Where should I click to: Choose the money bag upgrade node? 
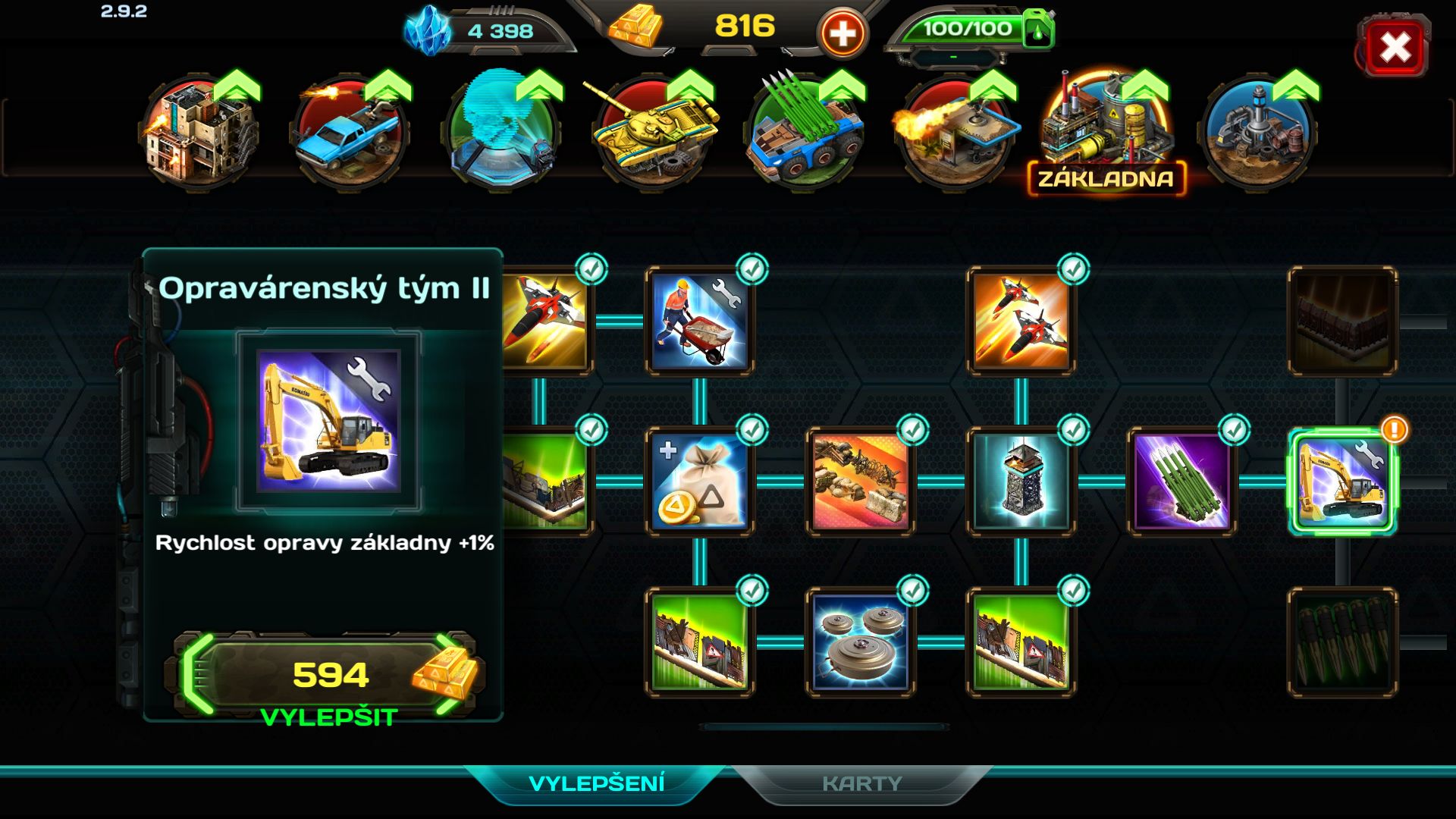(x=699, y=481)
